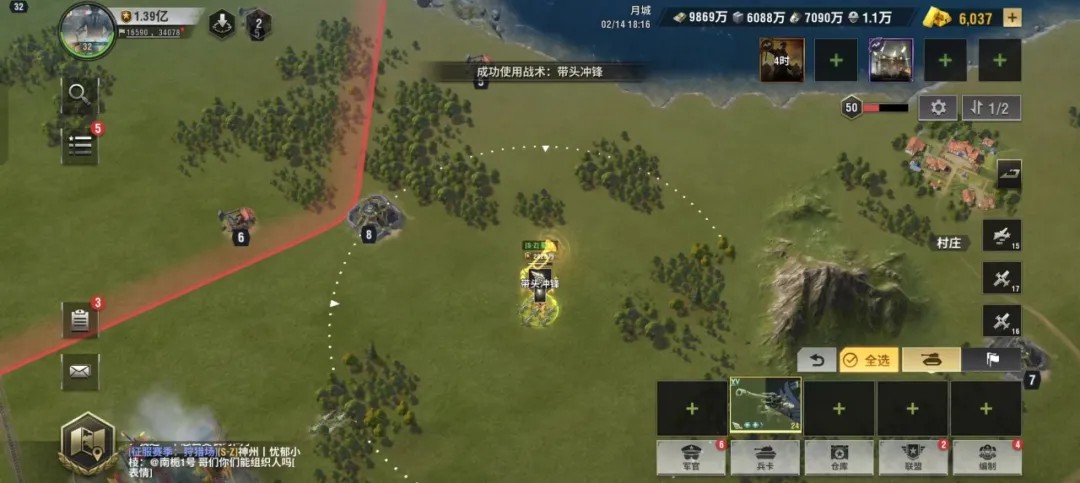Open the list menu with 5 notifications
This screenshot has height=483, width=1080.
click(79, 146)
